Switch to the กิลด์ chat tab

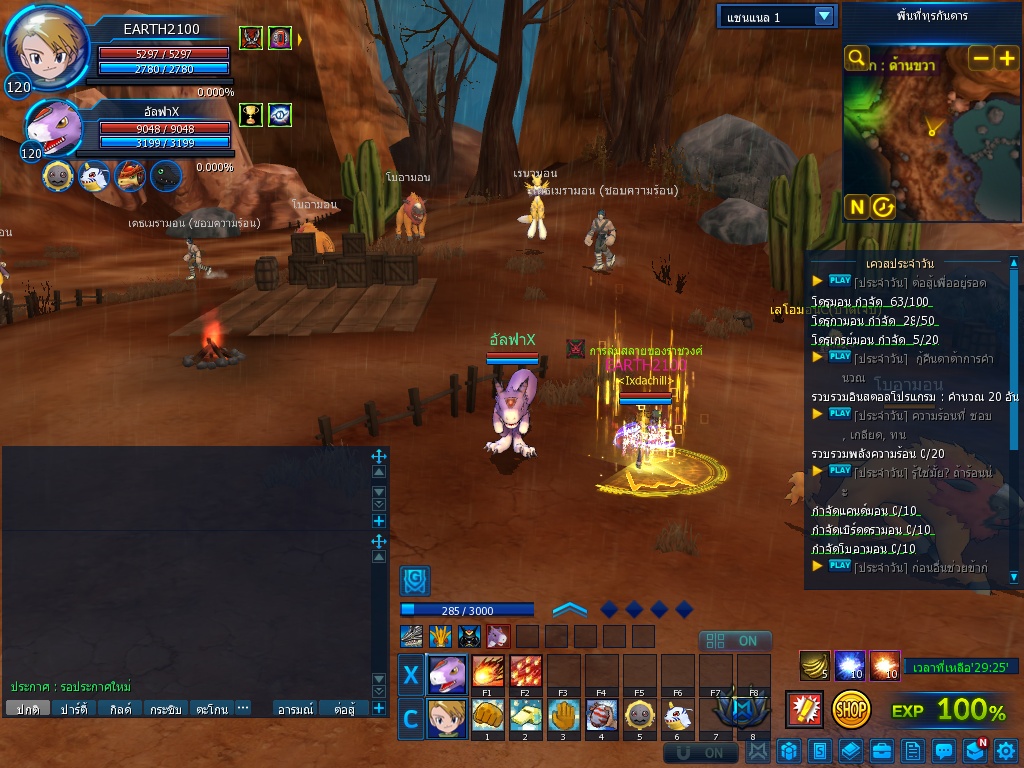click(121, 709)
